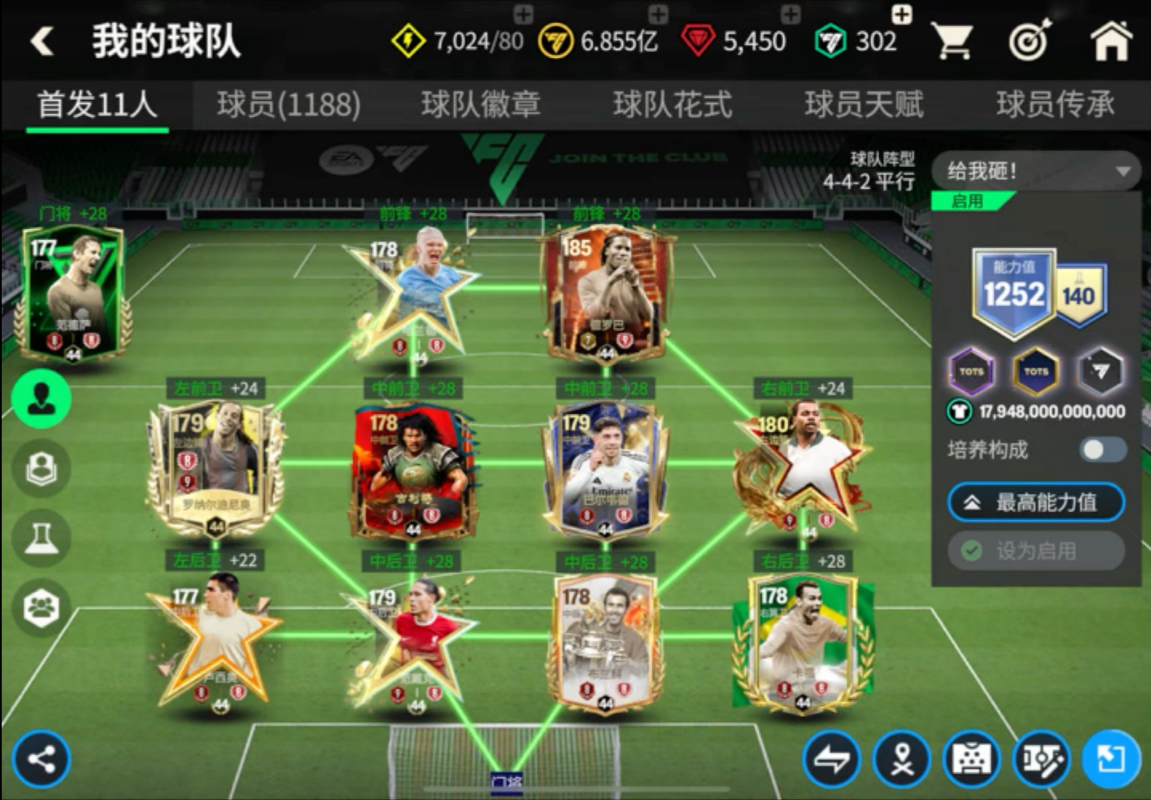Screen dimensions: 1151x800
Task: Open the target icon in top bar
Action: coord(1029,41)
